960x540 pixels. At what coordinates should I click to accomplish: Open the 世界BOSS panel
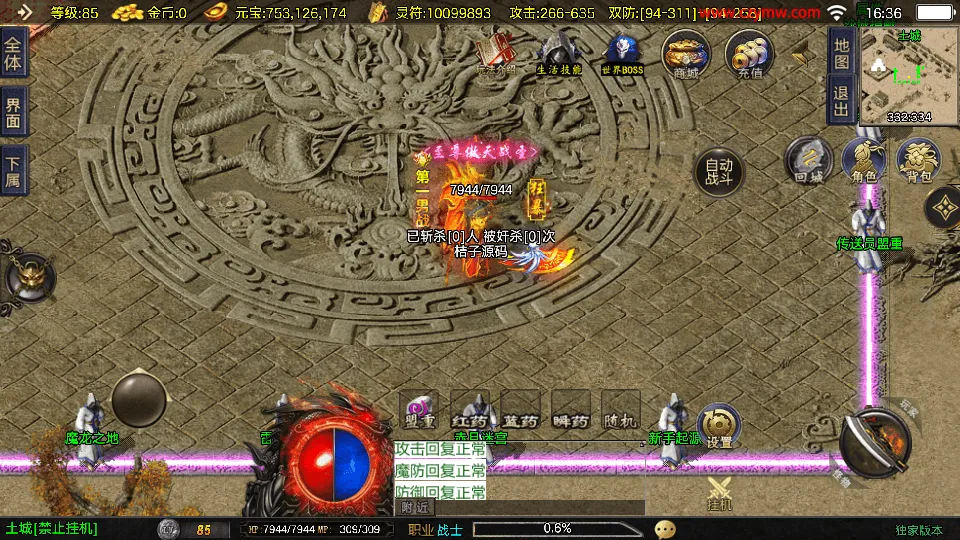click(622, 53)
